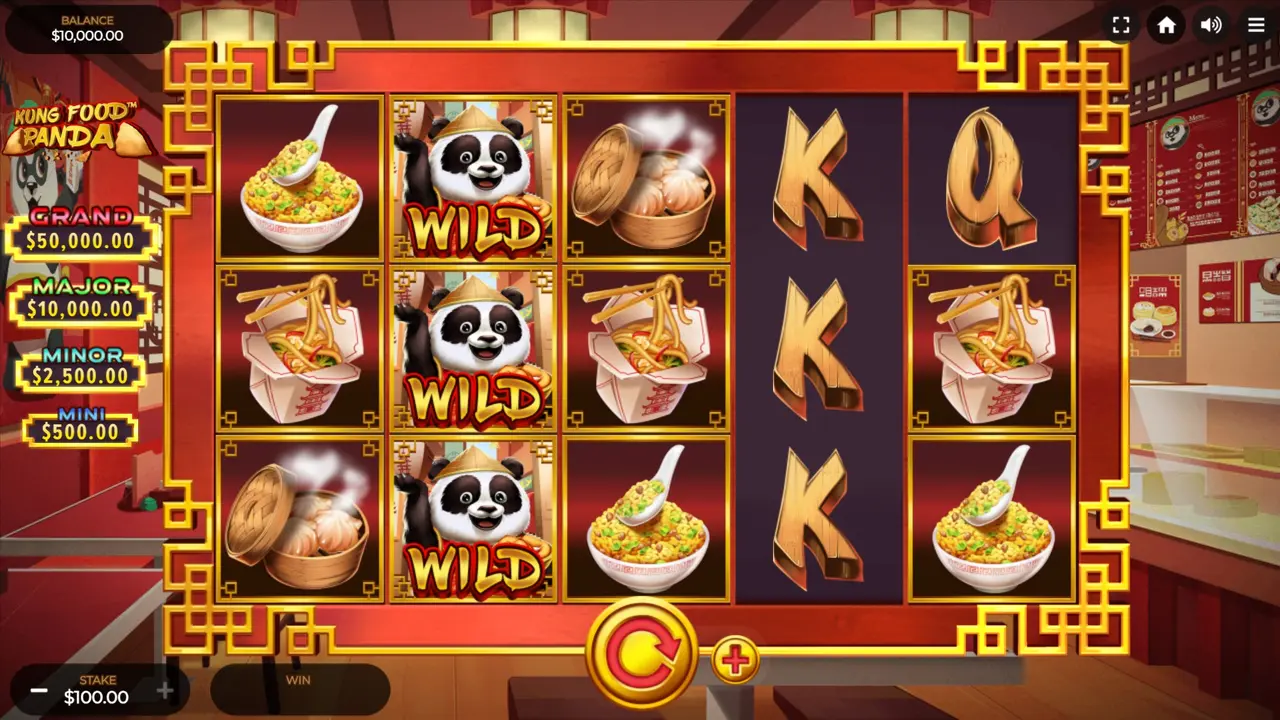Screen dimensions: 1280x720
Task: Open the hamburger game menu
Action: (x=1256, y=25)
